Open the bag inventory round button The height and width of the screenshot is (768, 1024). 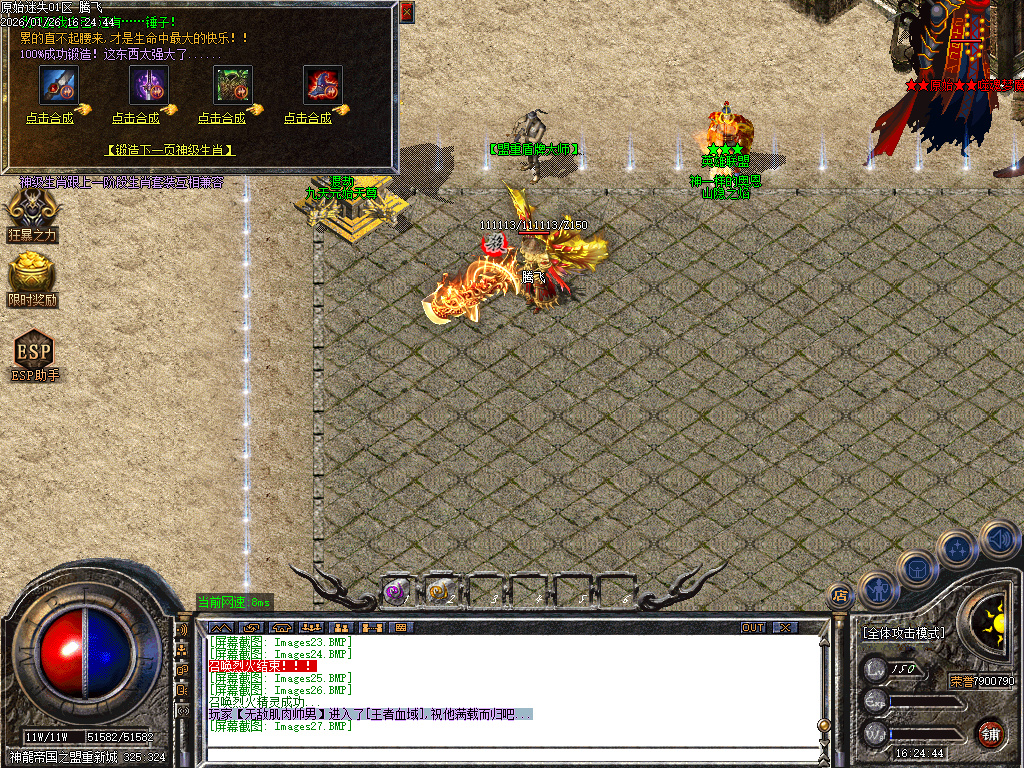pos(916,568)
